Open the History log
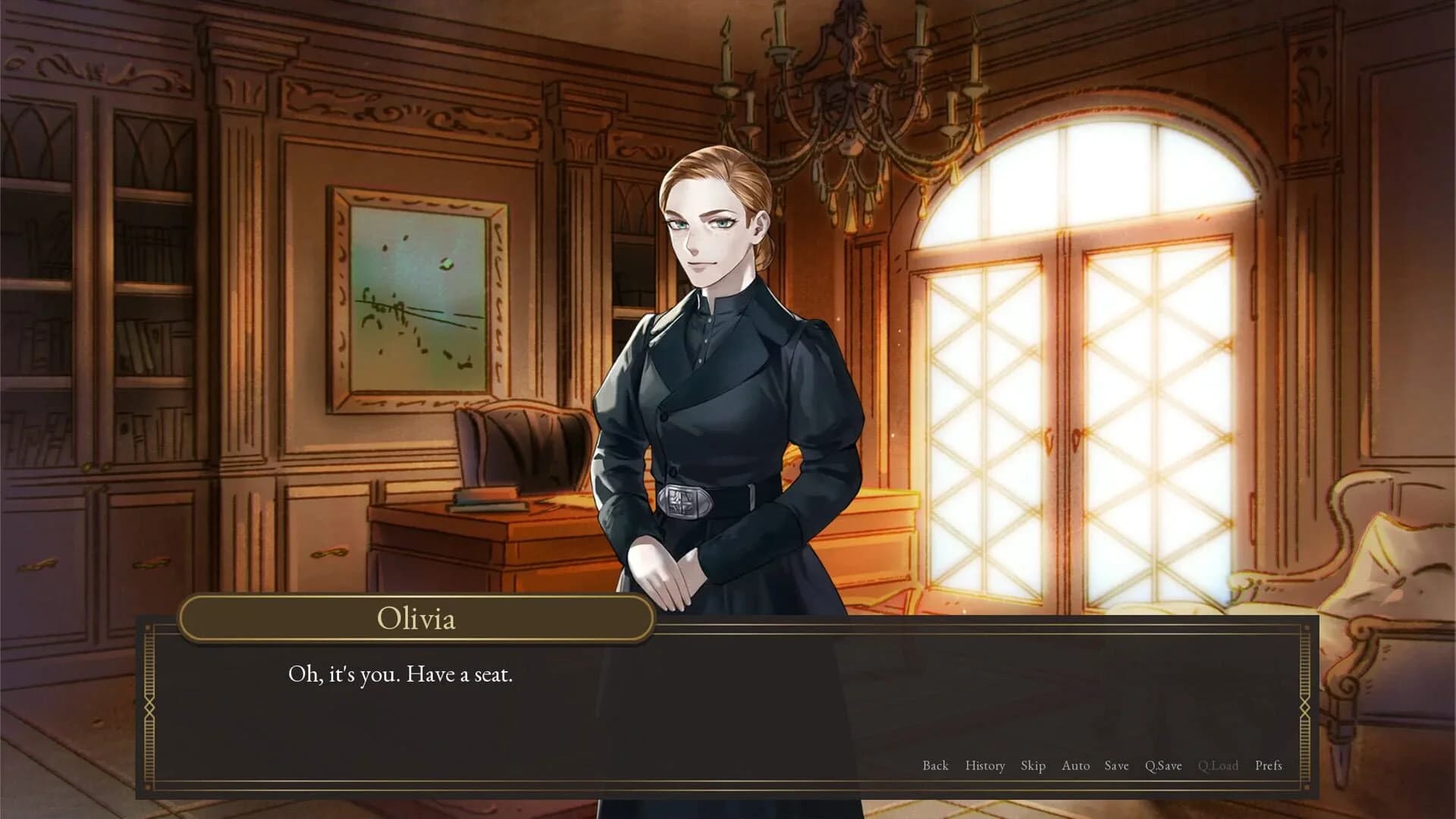 [984, 766]
